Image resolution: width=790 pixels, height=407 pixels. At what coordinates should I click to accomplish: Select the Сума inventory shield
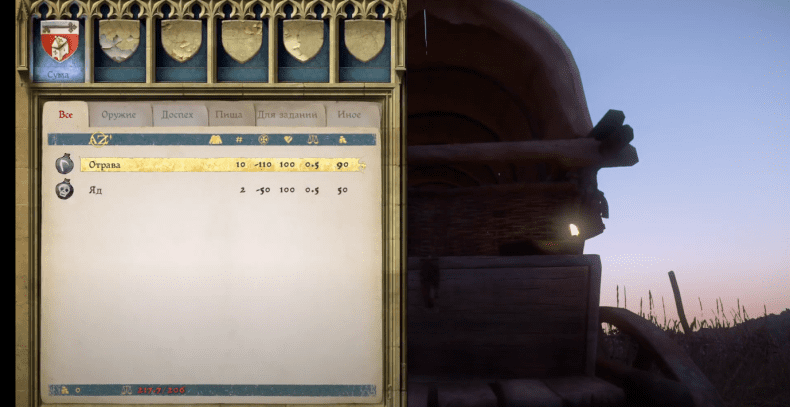pyautogui.click(x=58, y=46)
